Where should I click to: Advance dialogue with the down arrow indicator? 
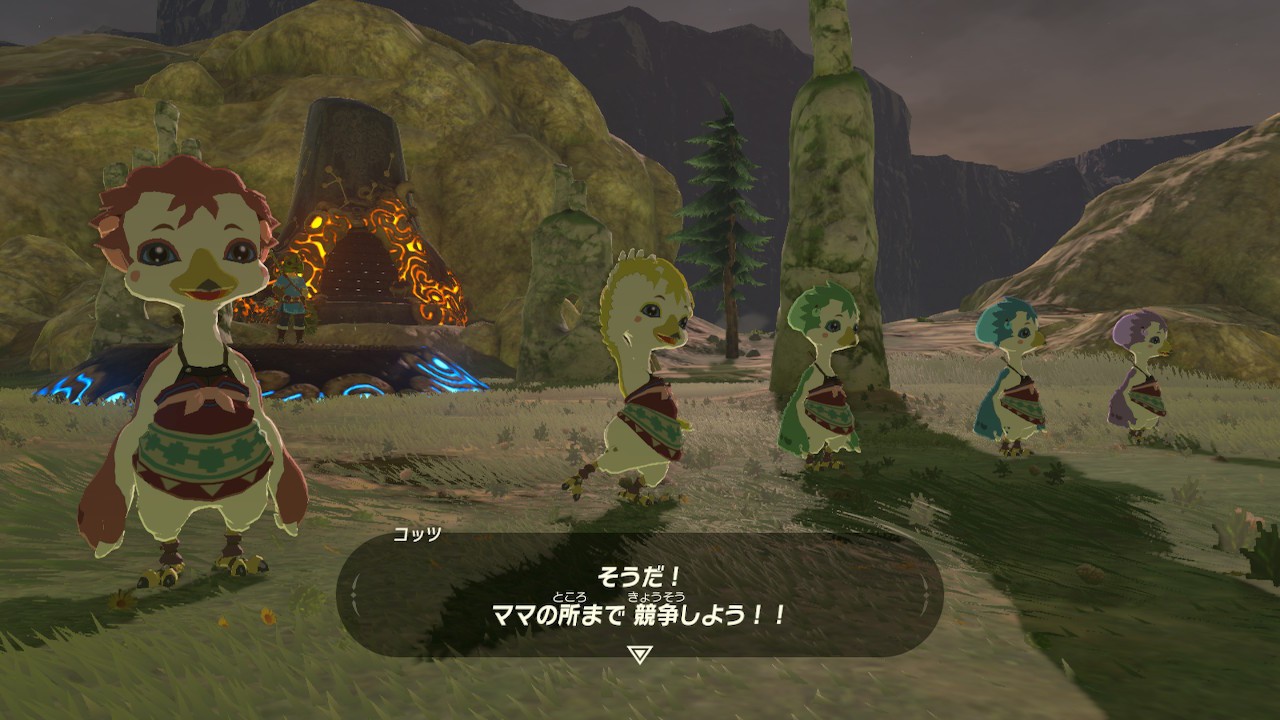click(x=639, y=655)
